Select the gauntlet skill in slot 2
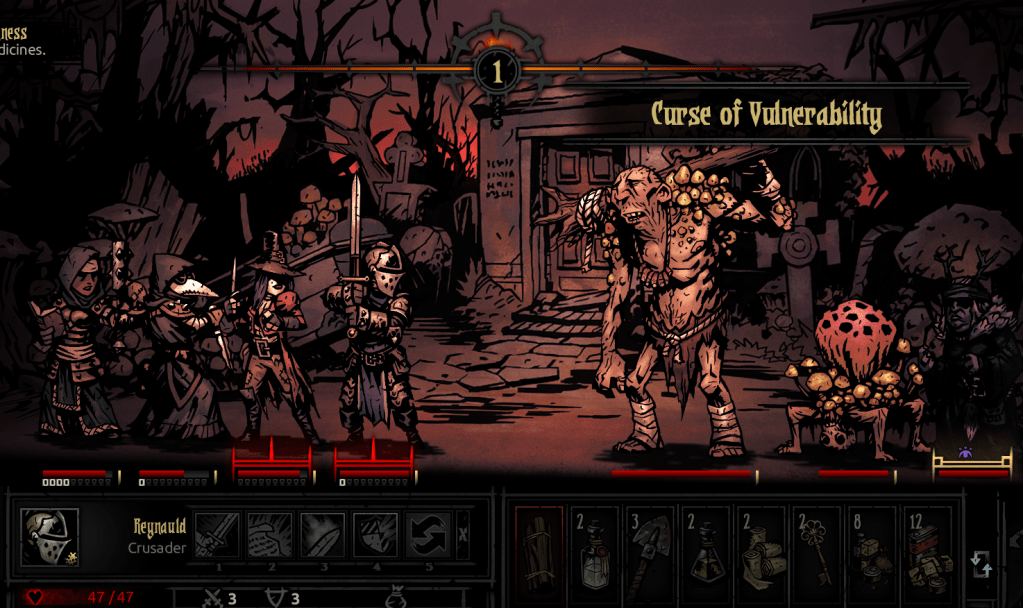The image size is (1023, 608). pos(270,535)
